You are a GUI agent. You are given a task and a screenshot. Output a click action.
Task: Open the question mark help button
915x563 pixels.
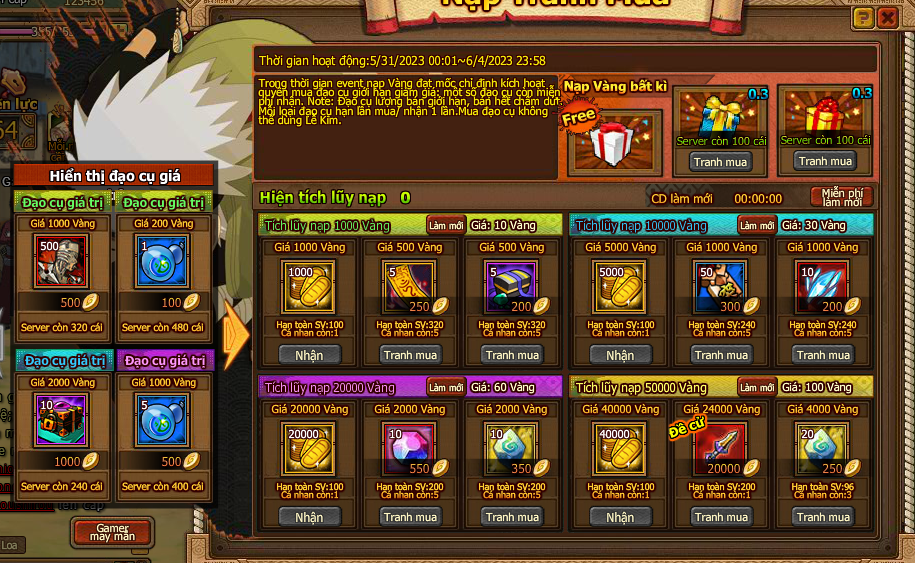click(863, 18)
